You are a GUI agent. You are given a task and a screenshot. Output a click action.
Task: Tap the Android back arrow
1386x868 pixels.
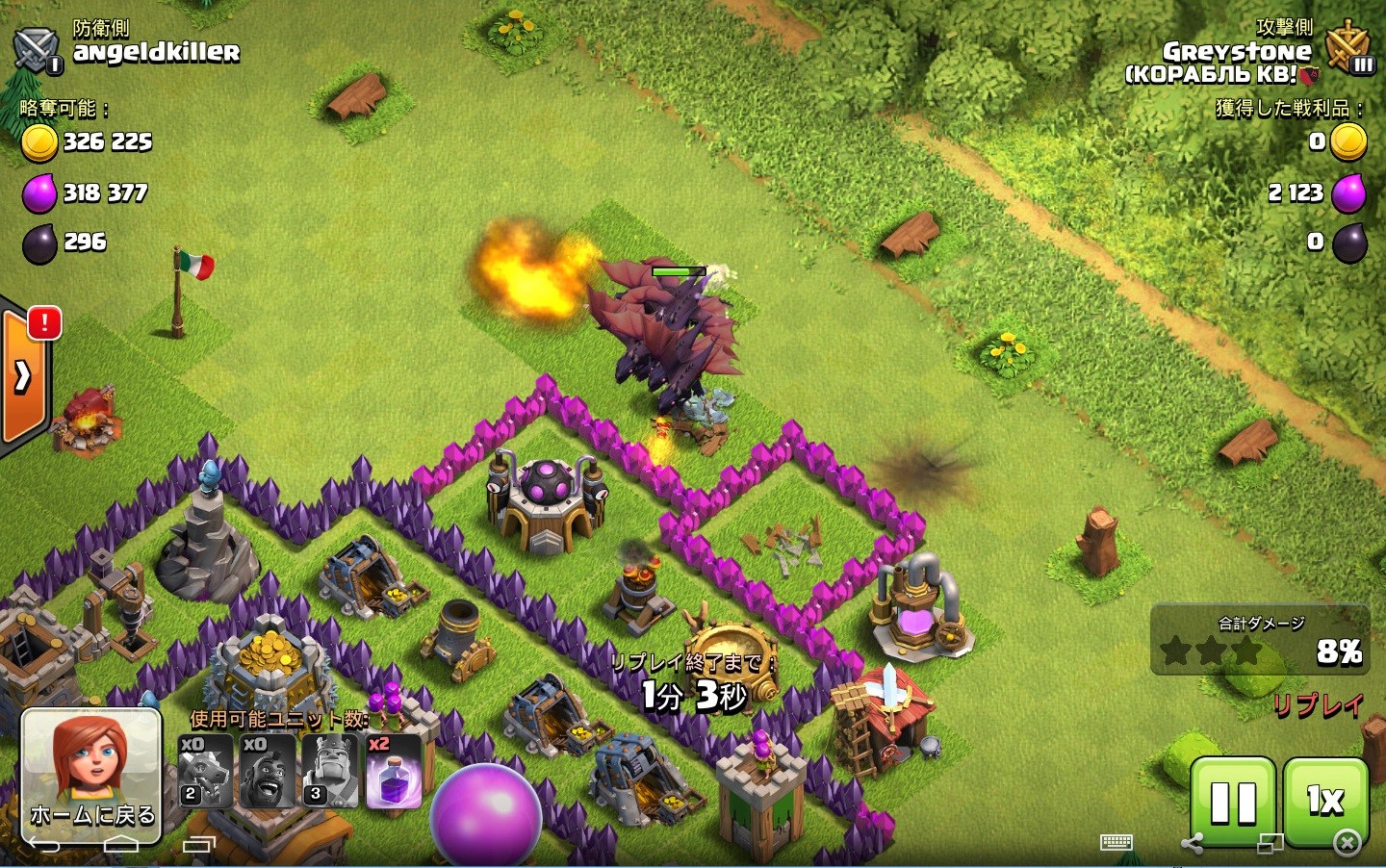44,845
